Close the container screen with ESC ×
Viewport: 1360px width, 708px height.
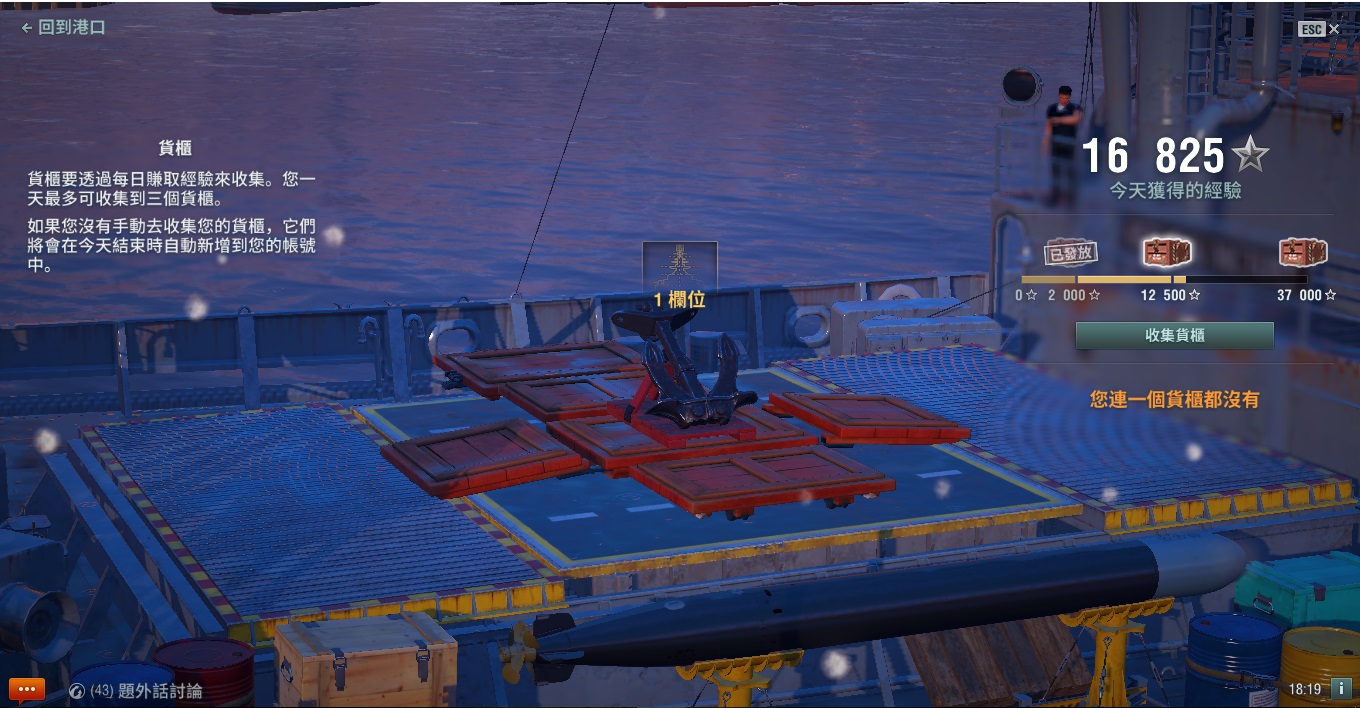click(1319, 29)
